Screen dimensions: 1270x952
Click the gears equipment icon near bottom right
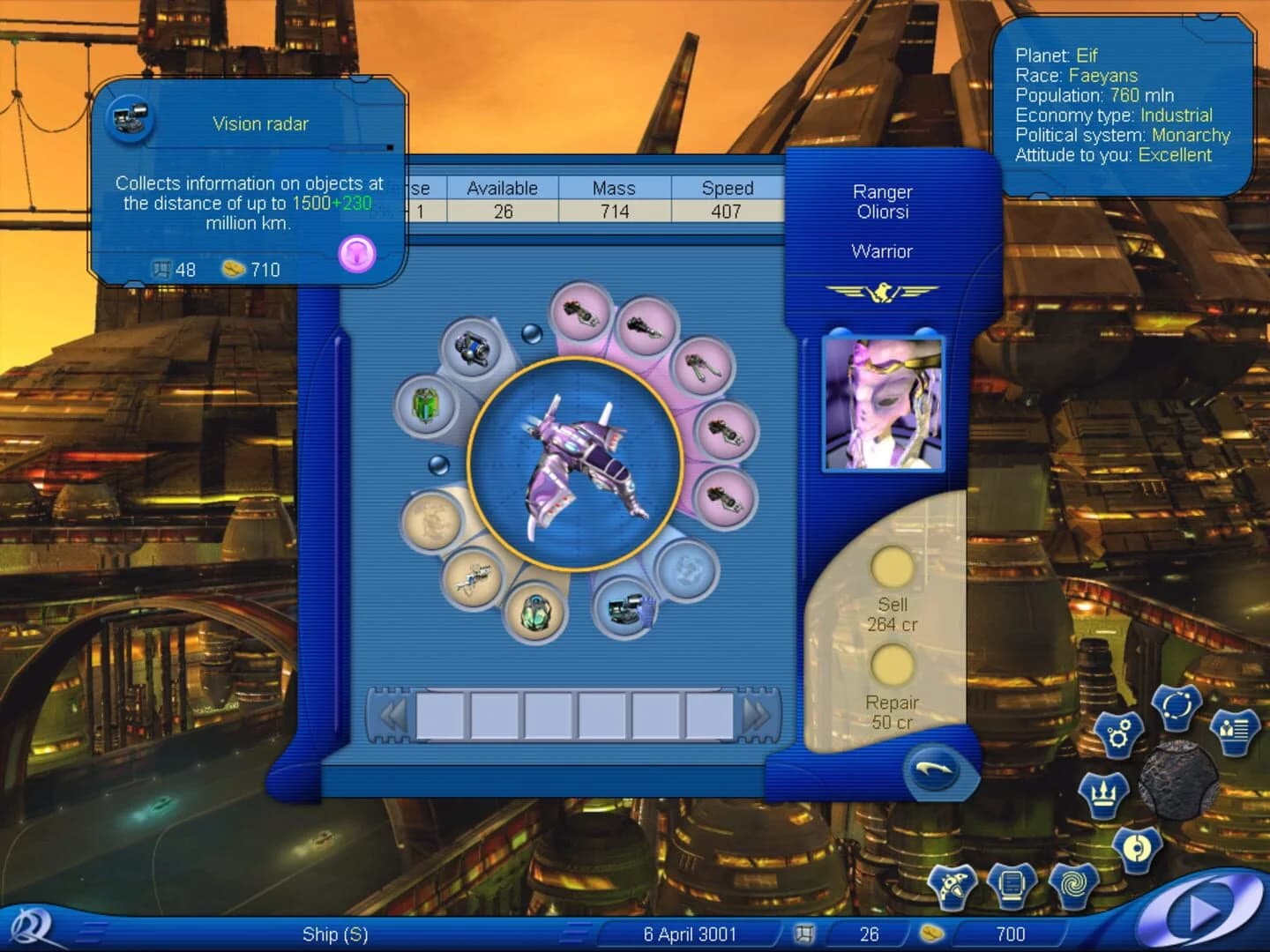[1118, 734]
